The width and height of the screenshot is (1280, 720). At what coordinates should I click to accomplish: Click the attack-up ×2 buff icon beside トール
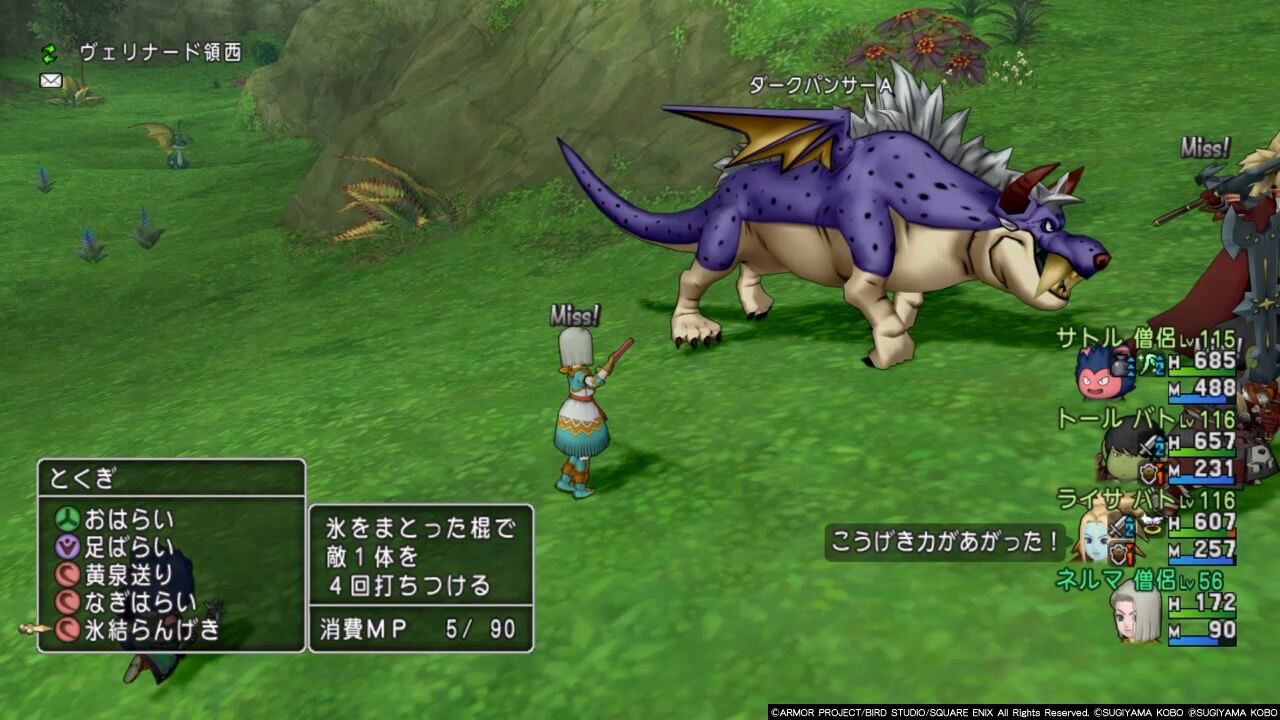click(1152, 444)
